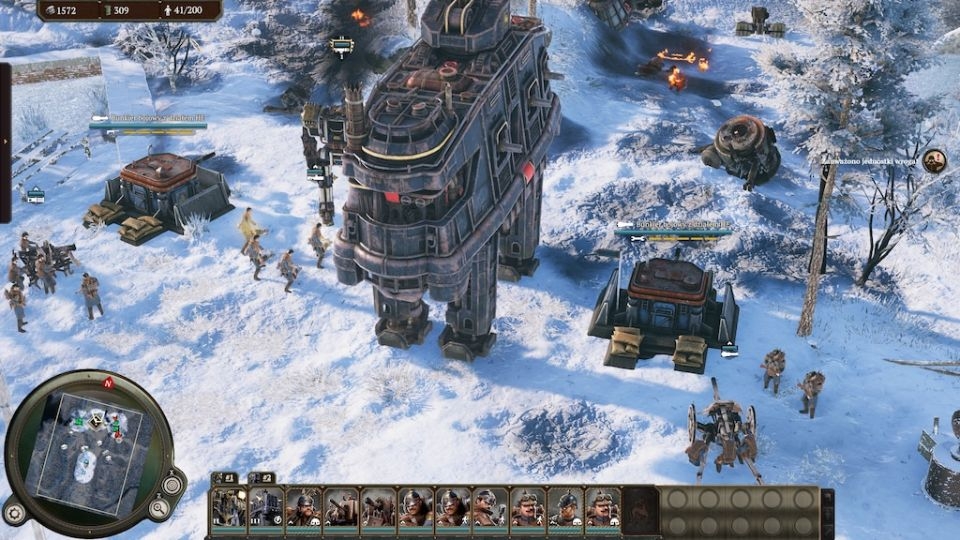This screenshot has width=960, height=540.
Task: Select the first unit portrait in the bar
Action: coord(229,507)
